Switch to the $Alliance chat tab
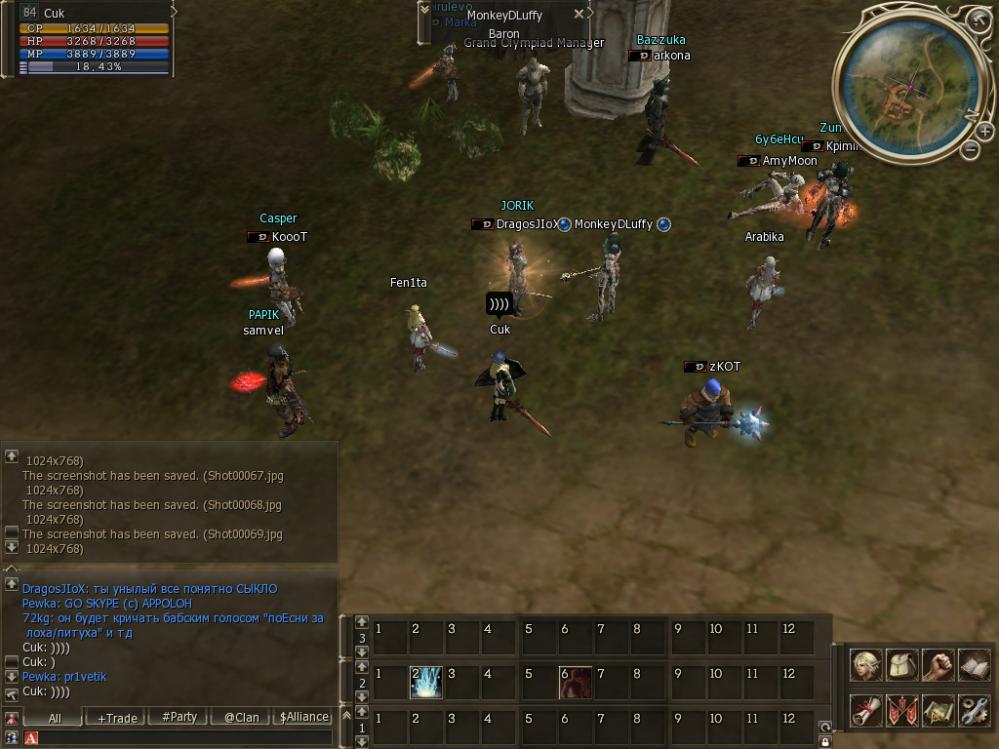 coord(304,717)
